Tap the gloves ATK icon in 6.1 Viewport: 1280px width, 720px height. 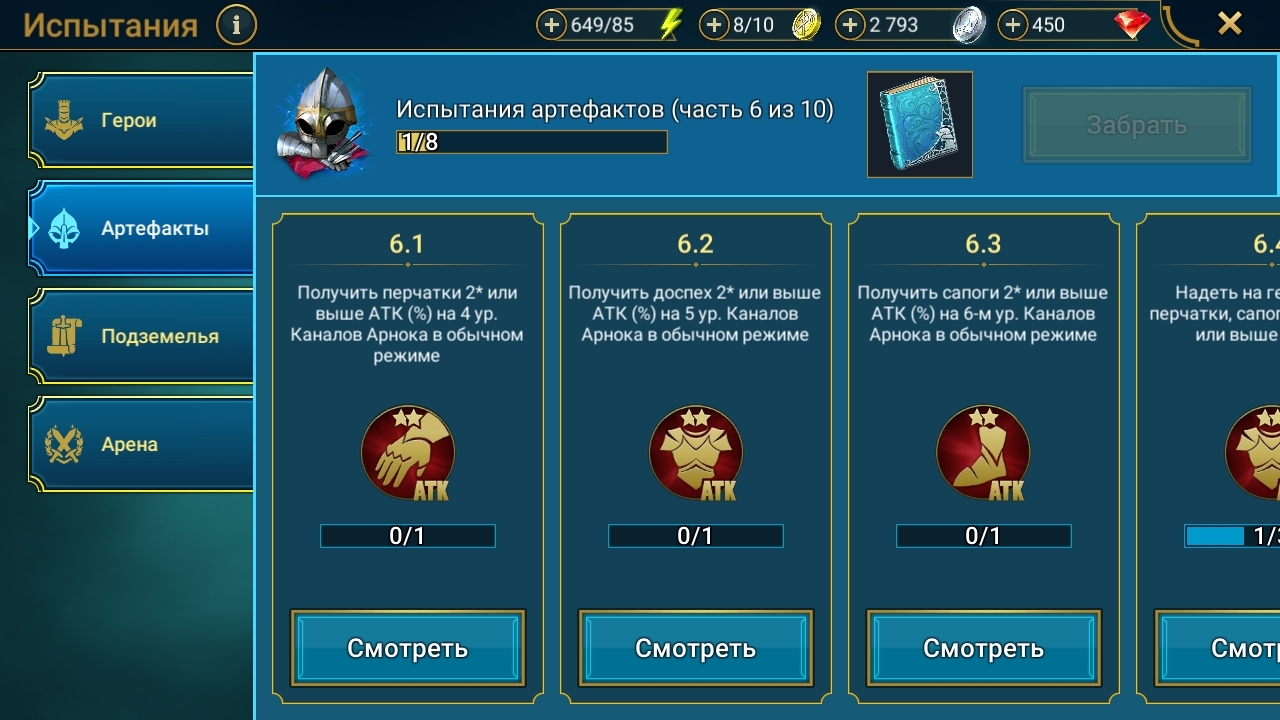(x=407, y=453)
